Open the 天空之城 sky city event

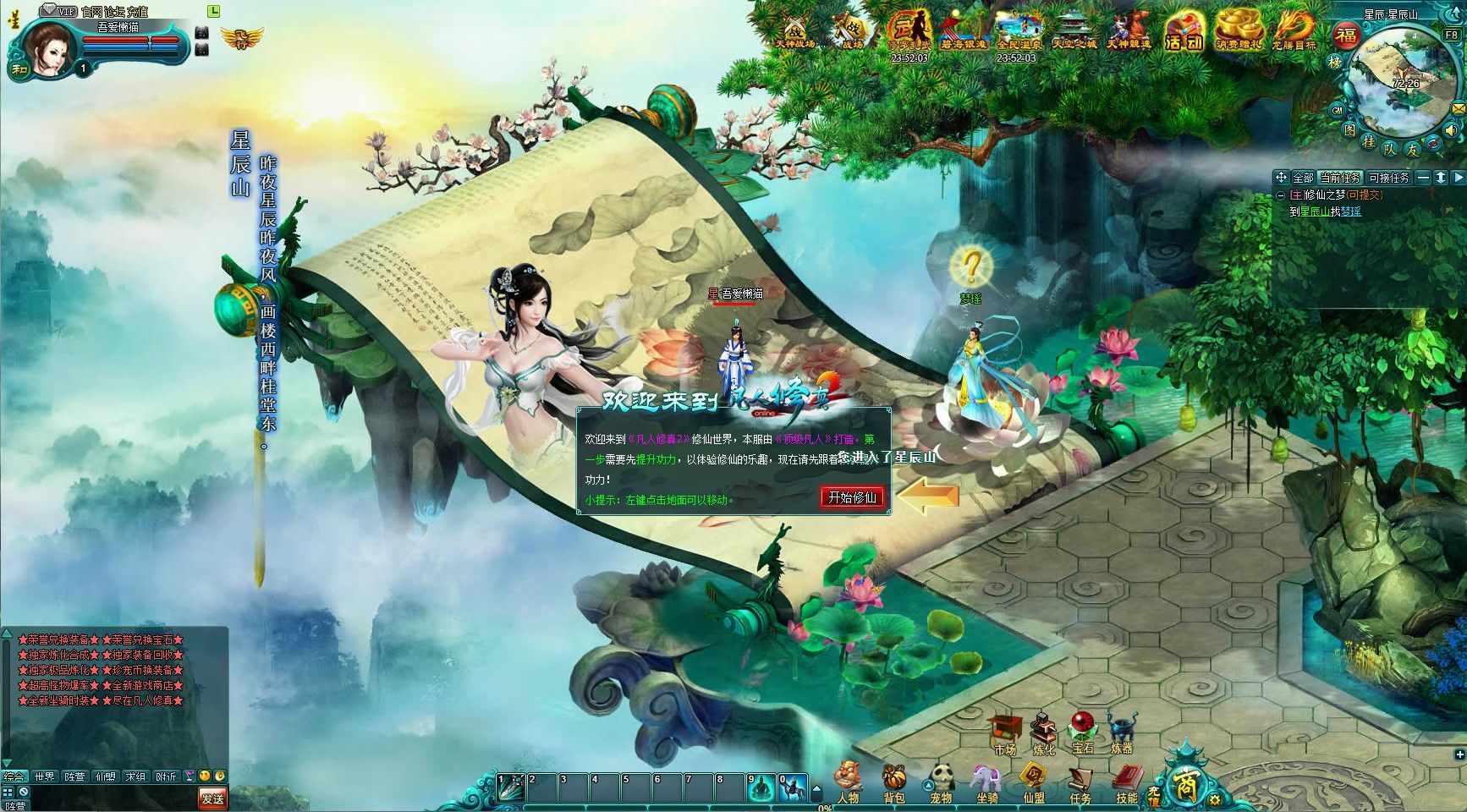click(1074, 32)
